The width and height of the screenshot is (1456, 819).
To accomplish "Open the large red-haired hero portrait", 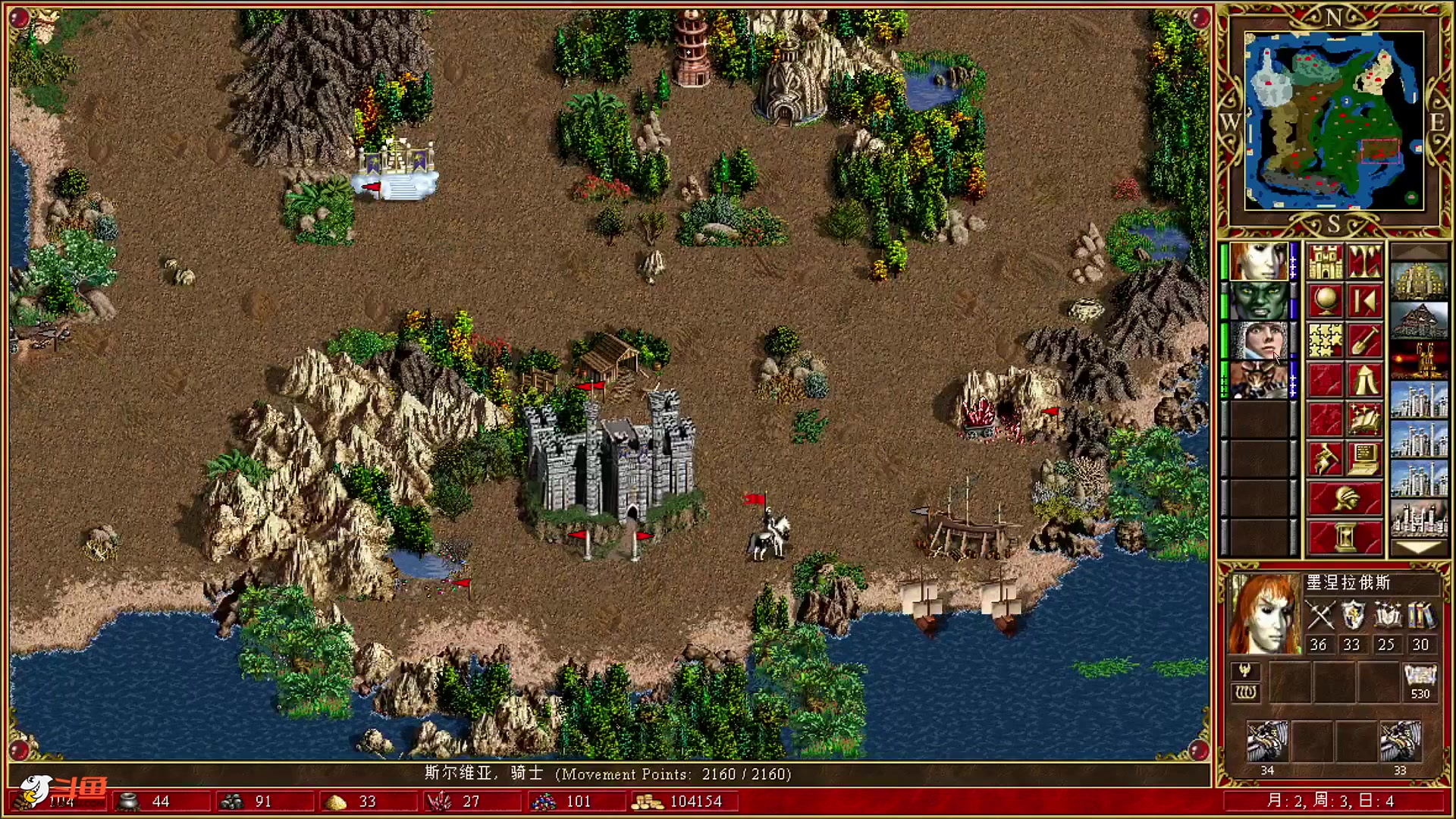I will tap(1264, 614).
